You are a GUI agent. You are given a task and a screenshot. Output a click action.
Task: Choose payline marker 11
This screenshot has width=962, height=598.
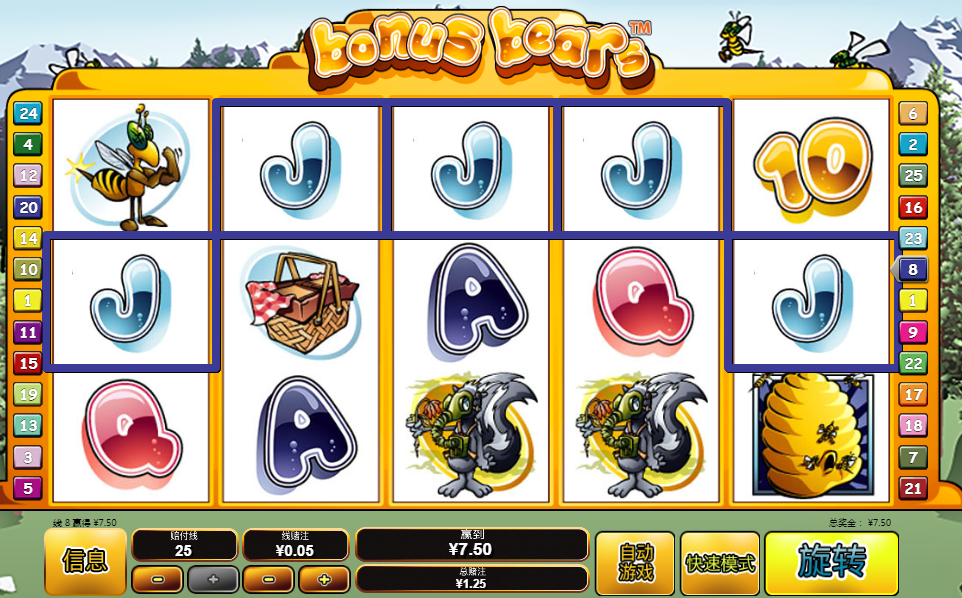coord(27,332)
